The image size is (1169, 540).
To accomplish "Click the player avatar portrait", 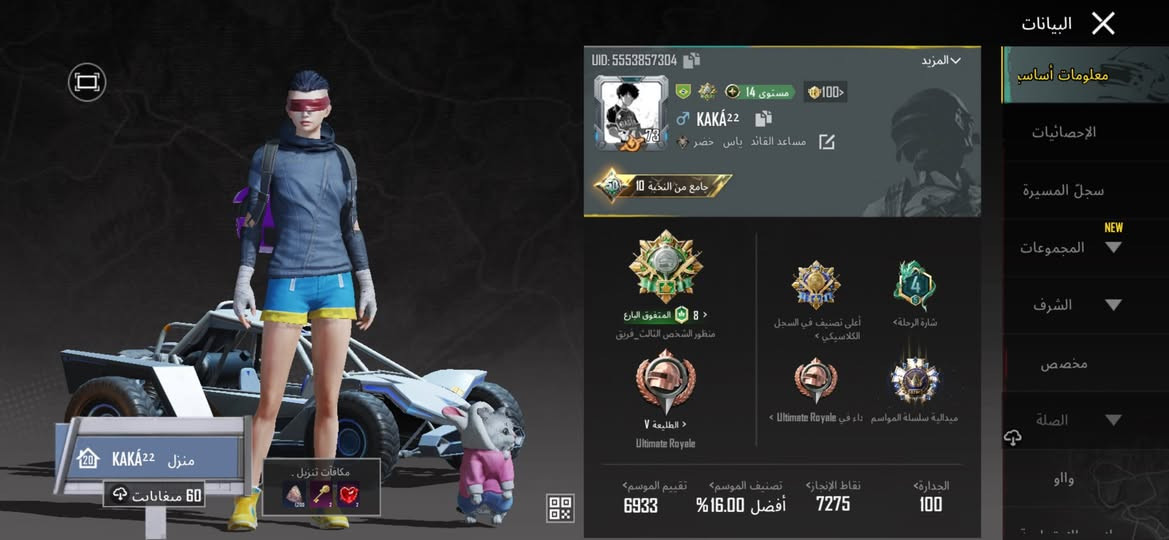I will coord(631,114).
